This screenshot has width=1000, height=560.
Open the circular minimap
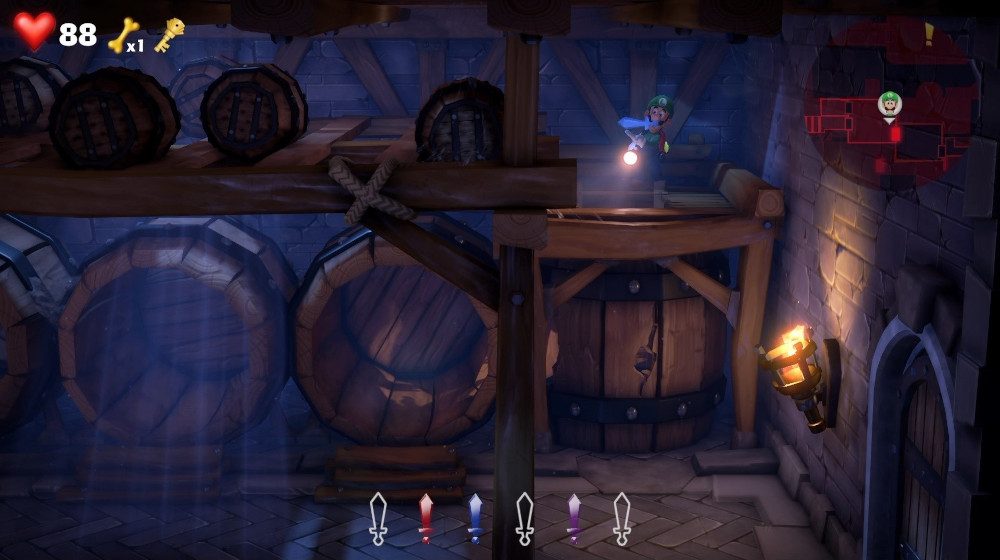point(890,103)
